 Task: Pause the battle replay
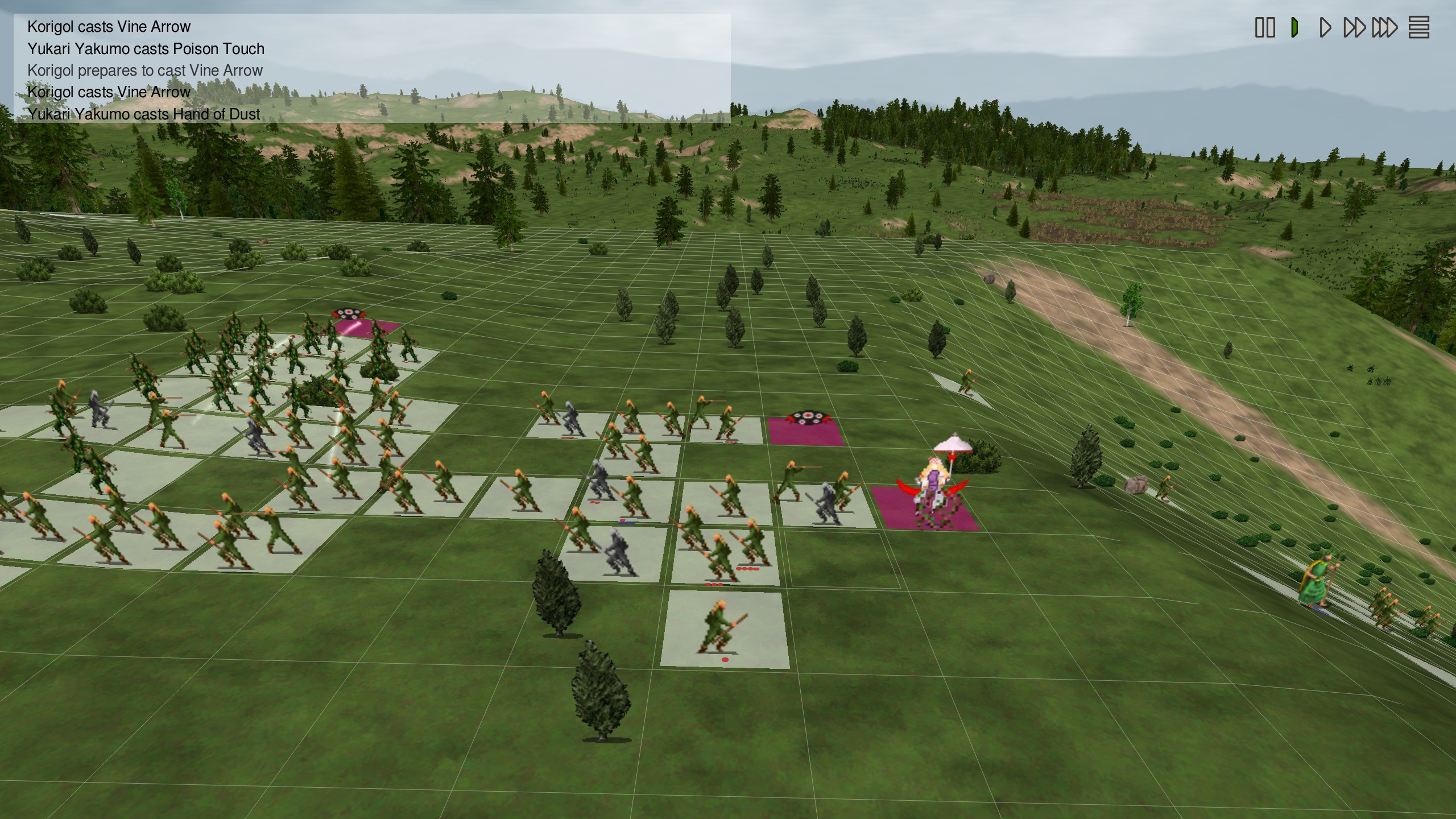pos(1265,27)
